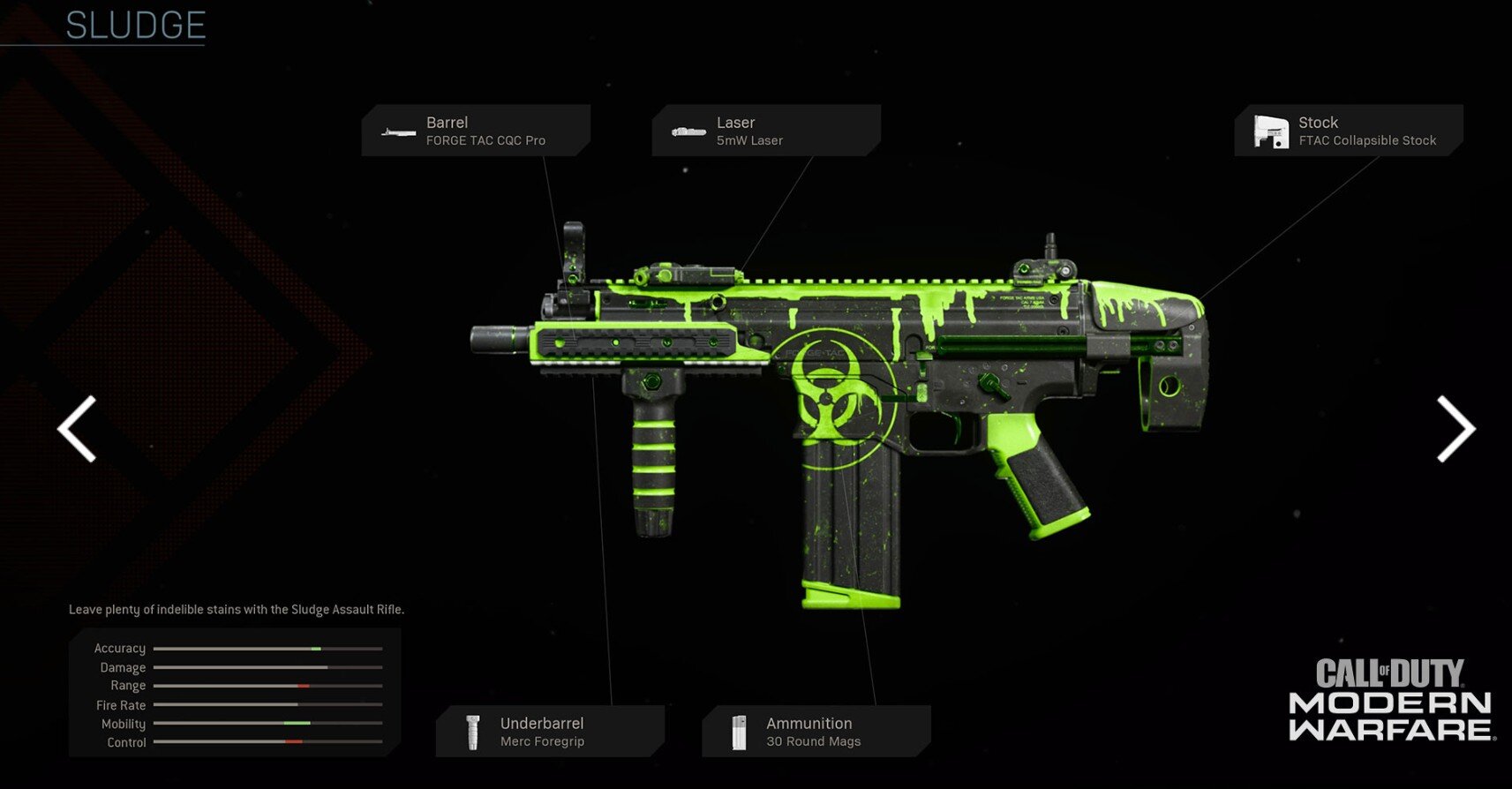Select the Merc Foregrip underbarrel slot
Image resolution: width=1512 pixels, height=789 pixels.
tap(550, 732)
